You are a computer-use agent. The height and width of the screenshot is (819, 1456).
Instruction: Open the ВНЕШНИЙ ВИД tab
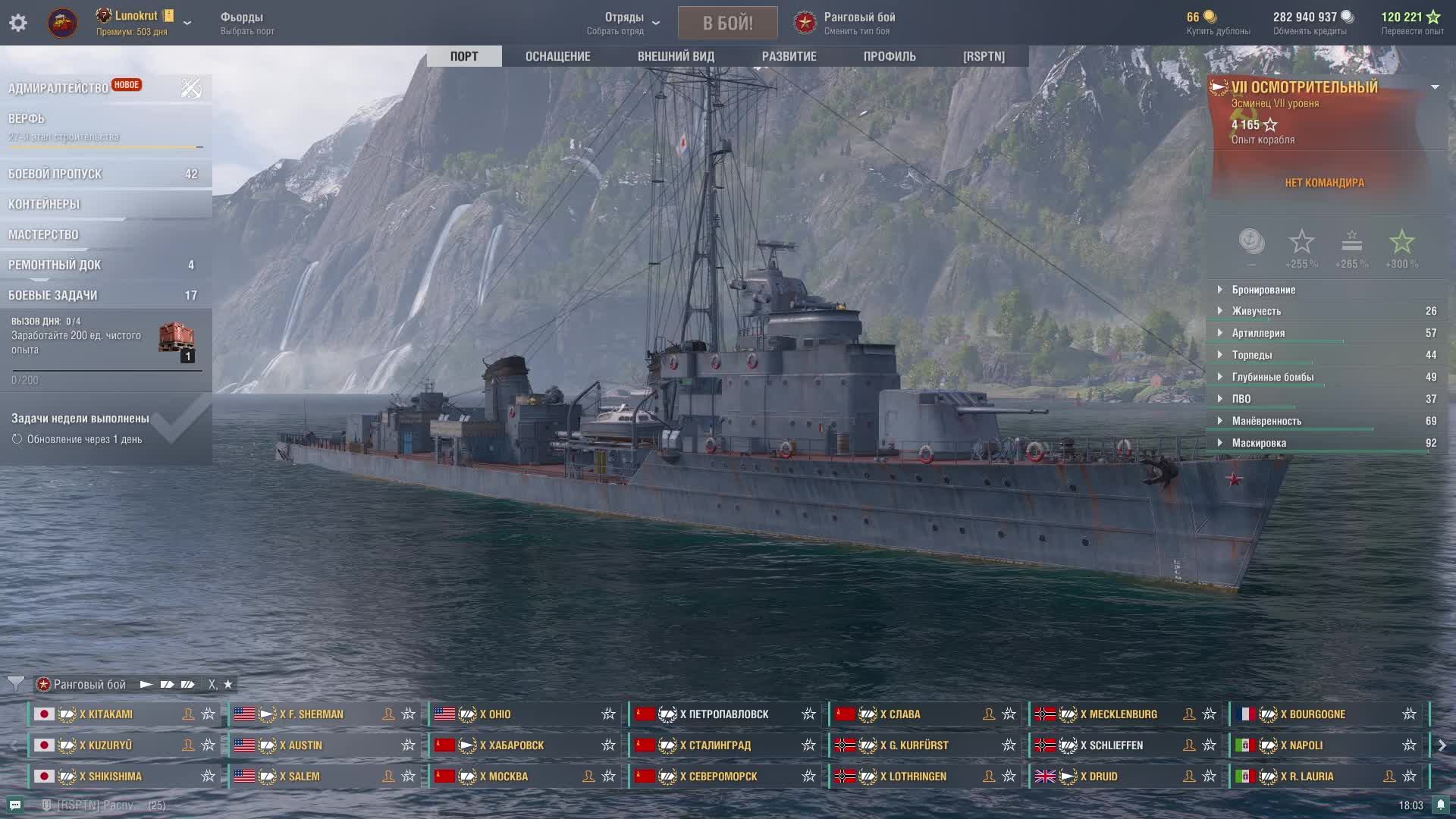(x=676, y=56)
